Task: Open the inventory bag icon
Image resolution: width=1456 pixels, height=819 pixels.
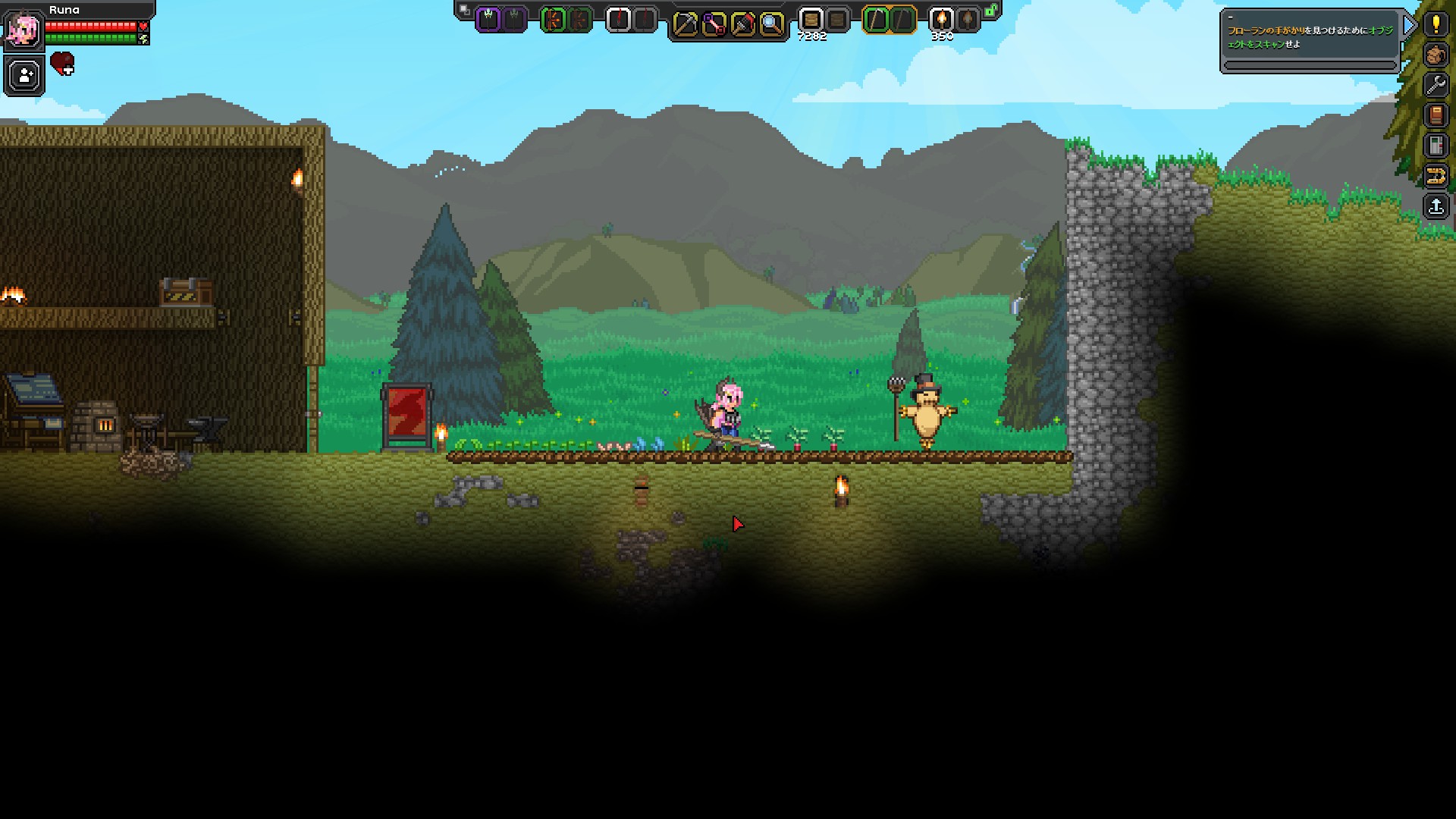Action: (x=1436, y=53)
